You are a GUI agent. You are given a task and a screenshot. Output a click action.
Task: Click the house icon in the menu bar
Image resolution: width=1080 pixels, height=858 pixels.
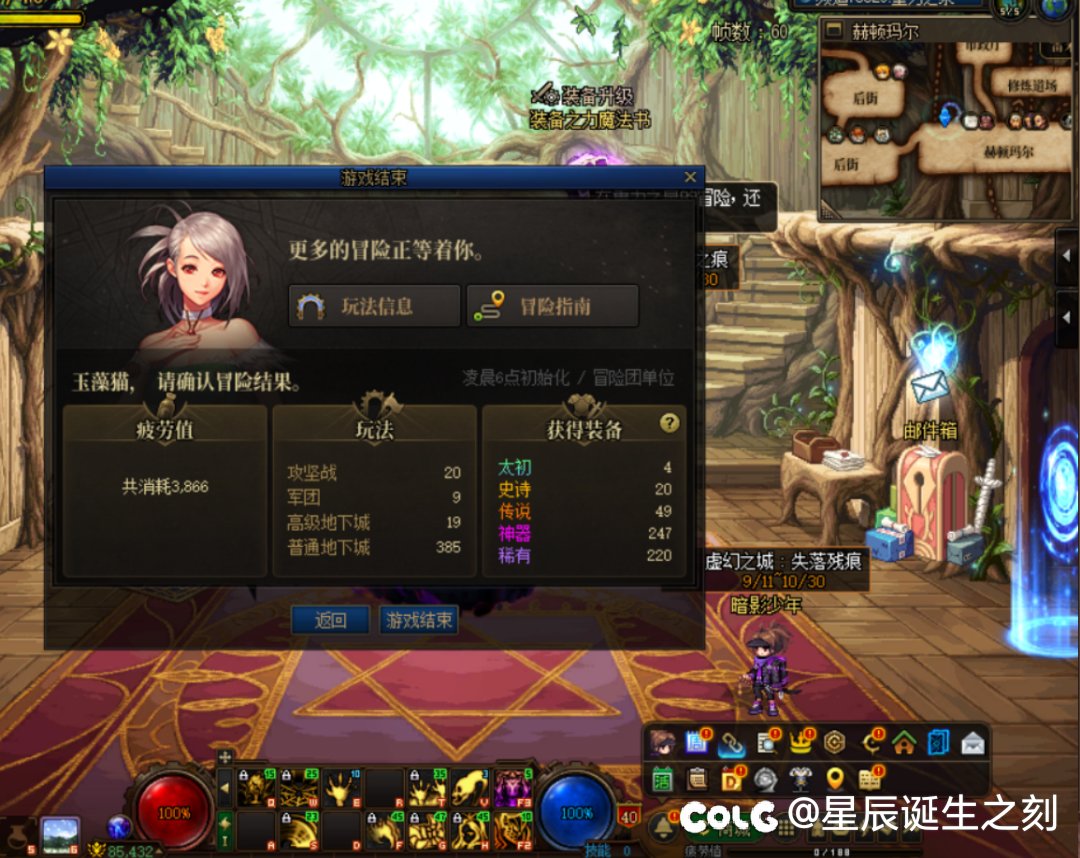(904, 742)
